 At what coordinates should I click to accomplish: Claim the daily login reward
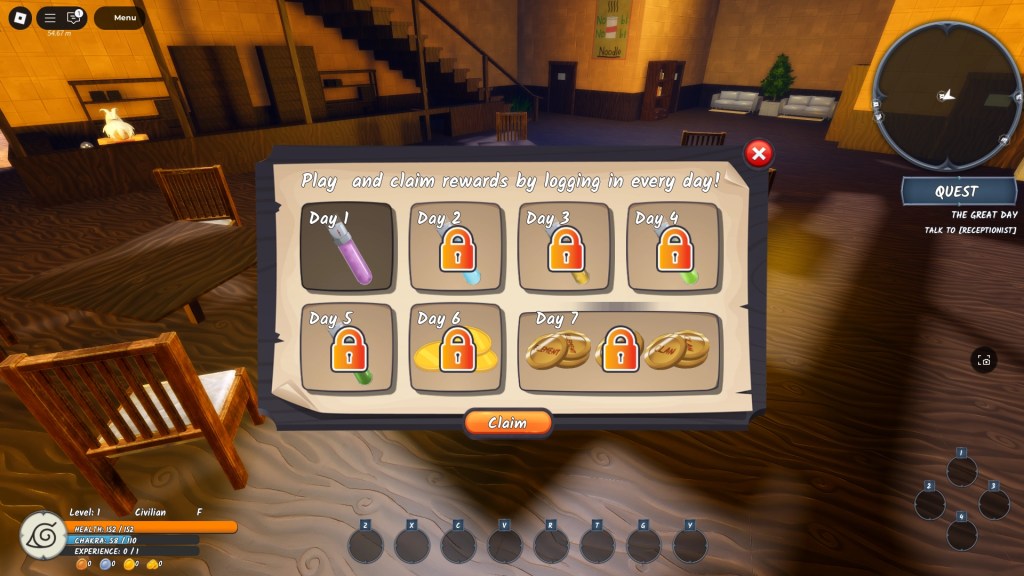(507, 423)
